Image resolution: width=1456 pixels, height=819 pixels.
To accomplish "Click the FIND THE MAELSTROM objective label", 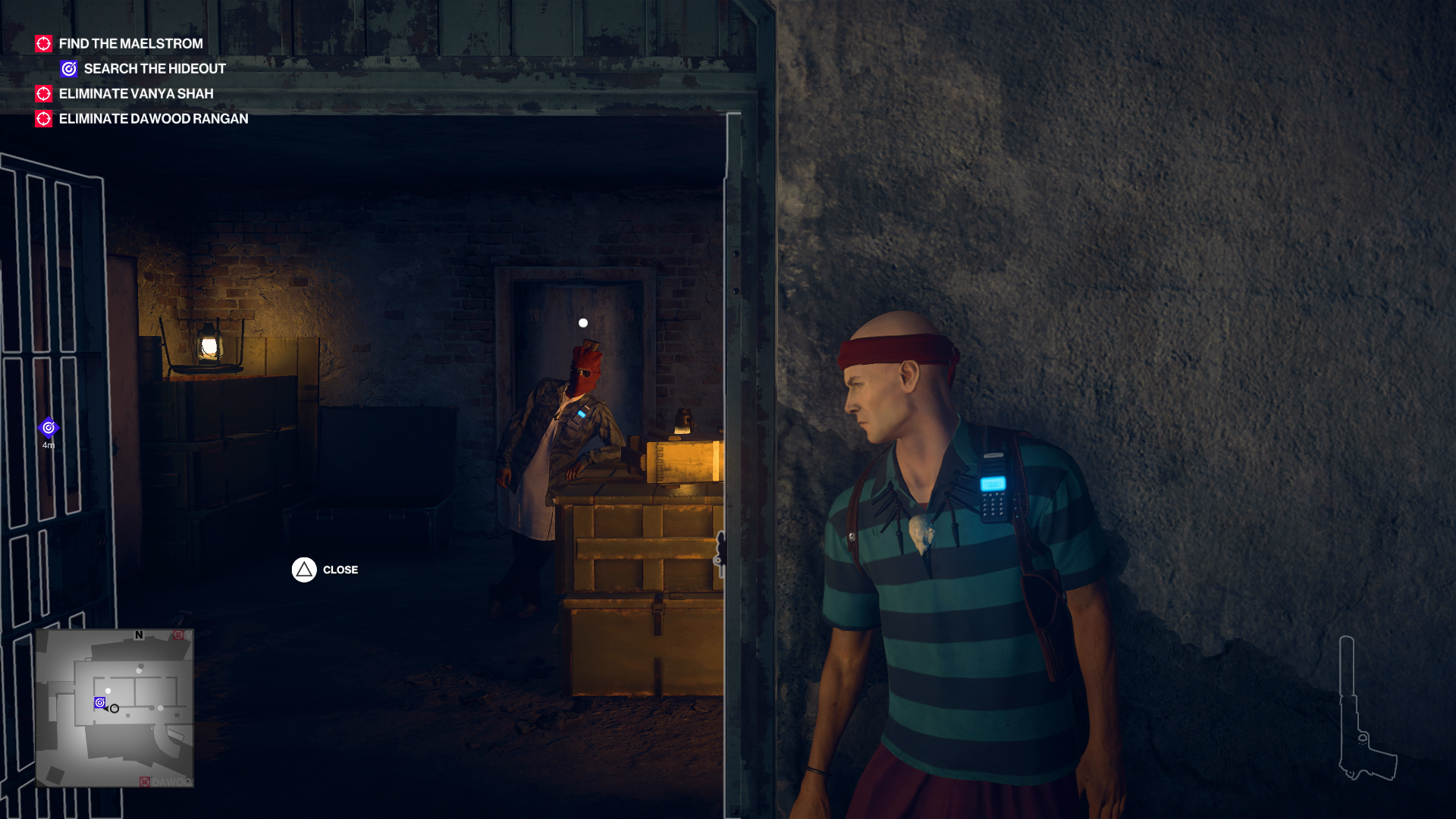I will [x=130, y=43].
